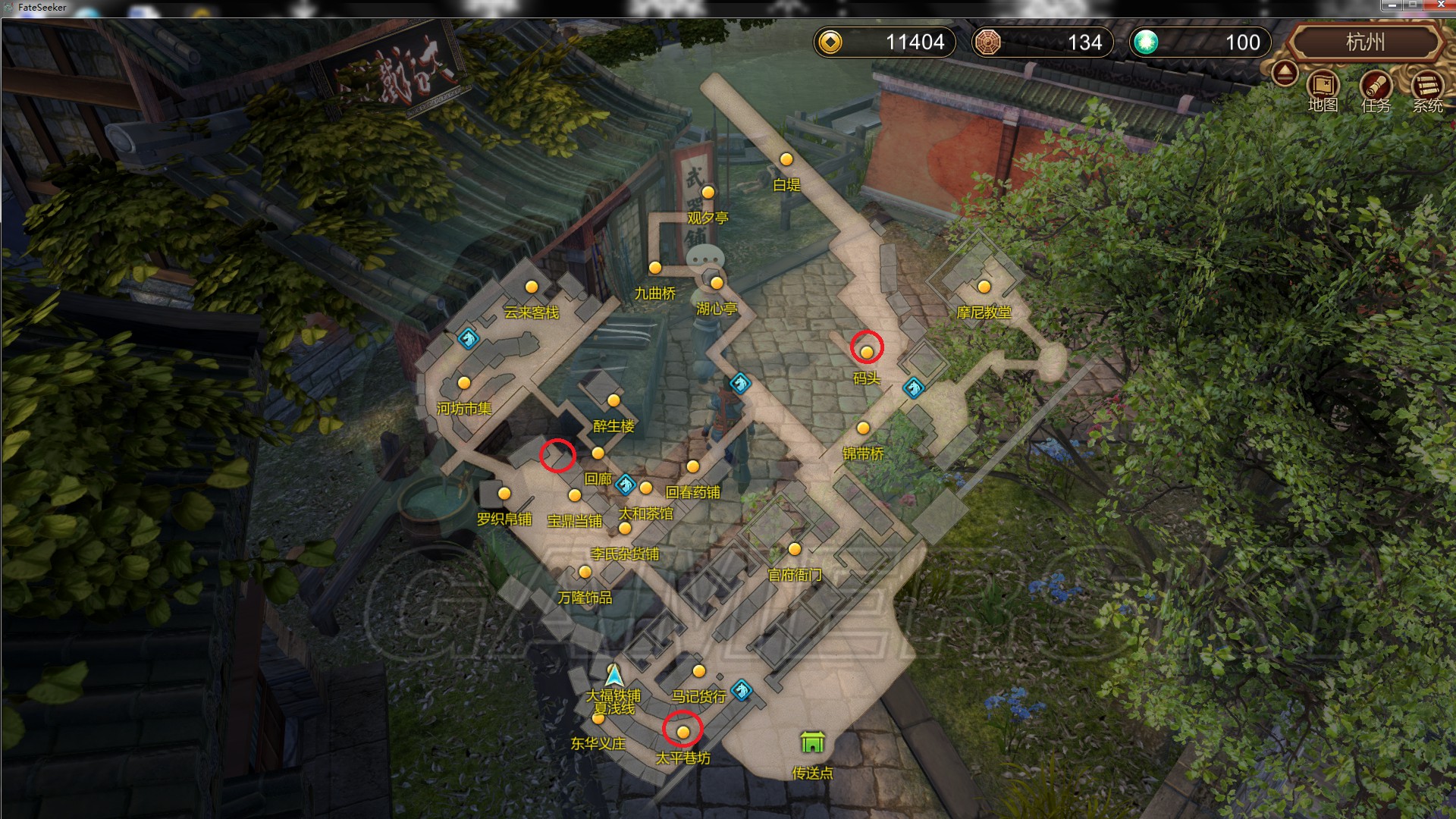Select the 官府衙门 marker
The image size is (1456, 819).
pos(795,549)
